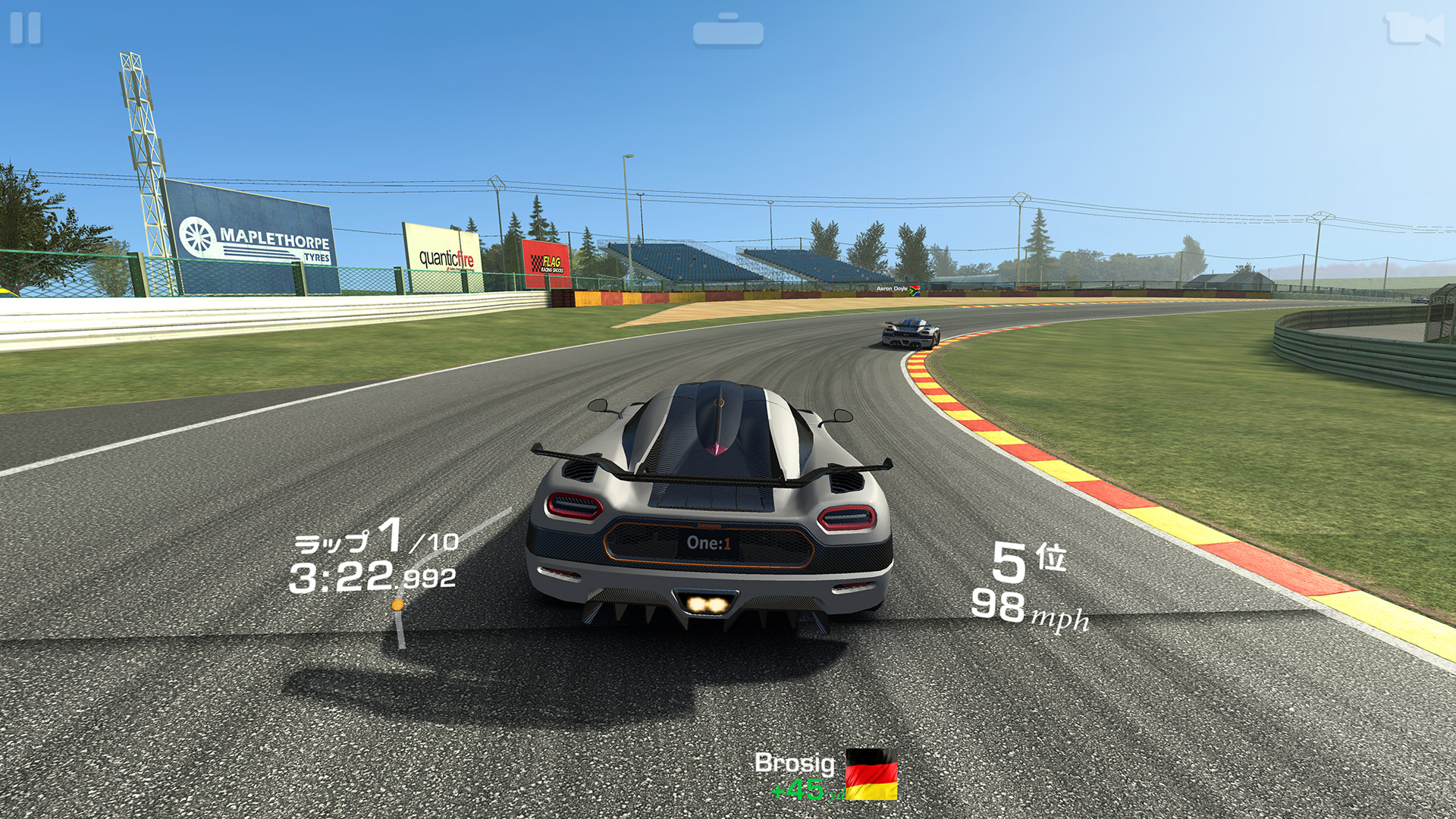Pause the race

[x=26, y=29]
